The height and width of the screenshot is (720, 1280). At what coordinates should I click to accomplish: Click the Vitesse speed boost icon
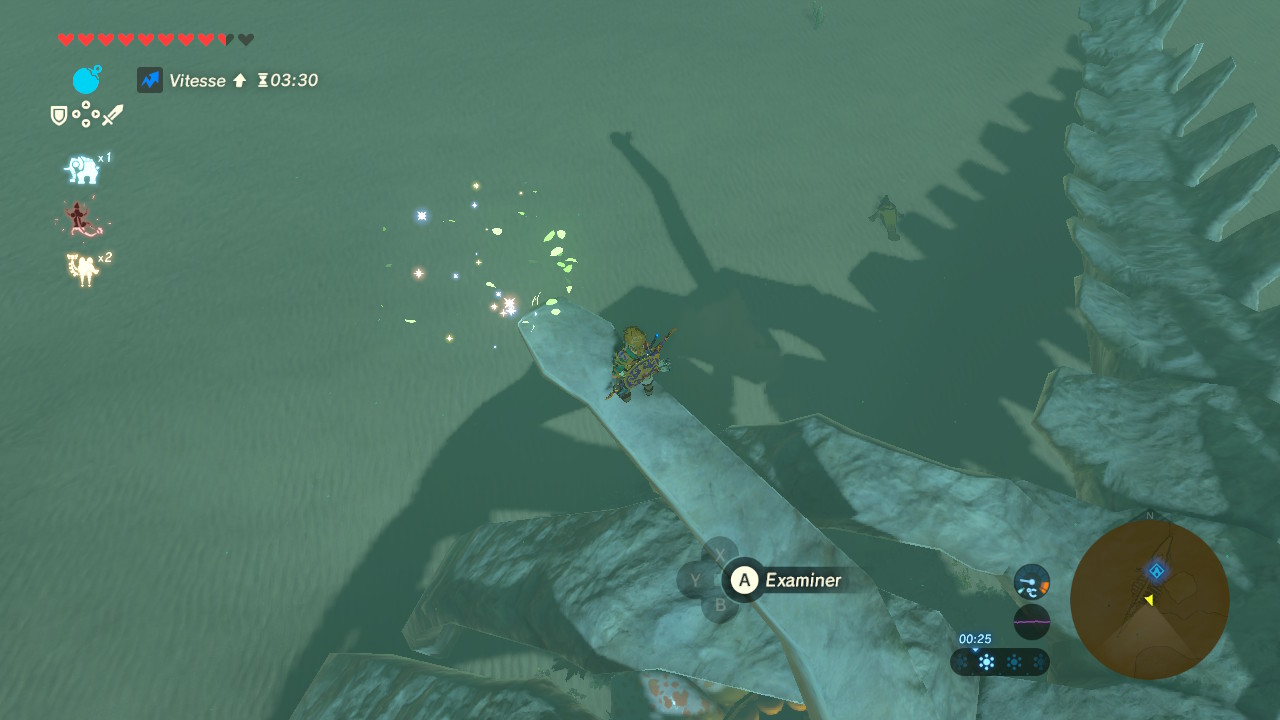[x=150, y=80]
